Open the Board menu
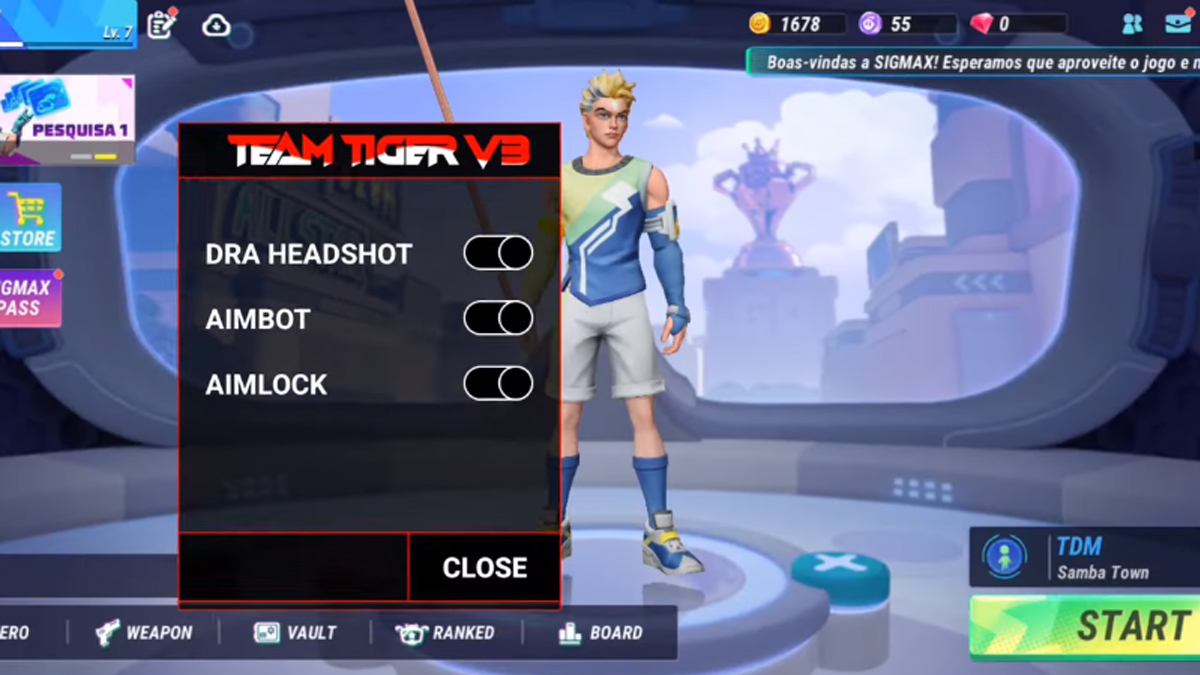Viewport: 1200px width, 675px height. (x=600, y=632)
